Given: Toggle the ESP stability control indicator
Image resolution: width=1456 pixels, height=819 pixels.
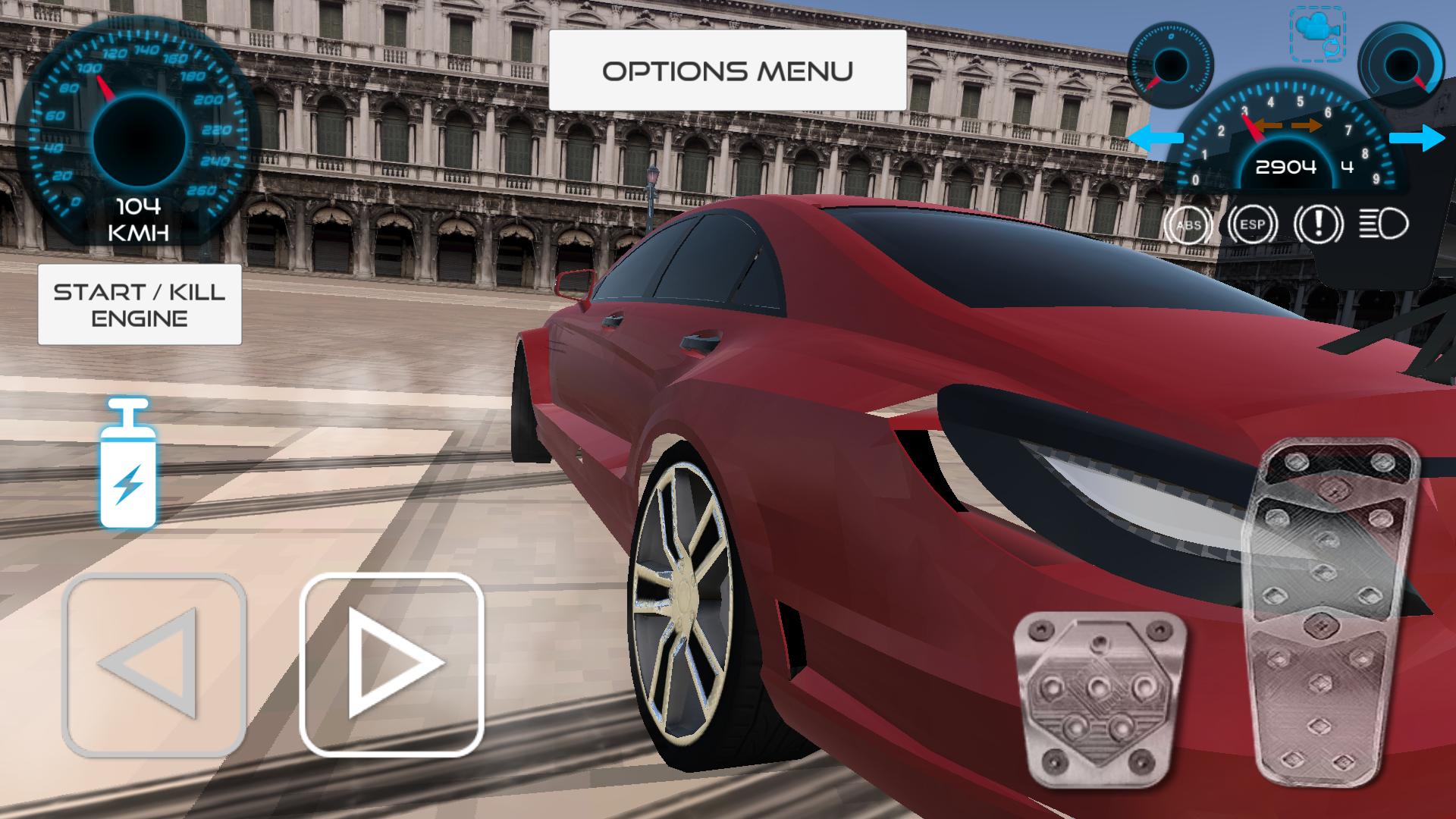Looking at the screenshot, I should pos(1251,226).
